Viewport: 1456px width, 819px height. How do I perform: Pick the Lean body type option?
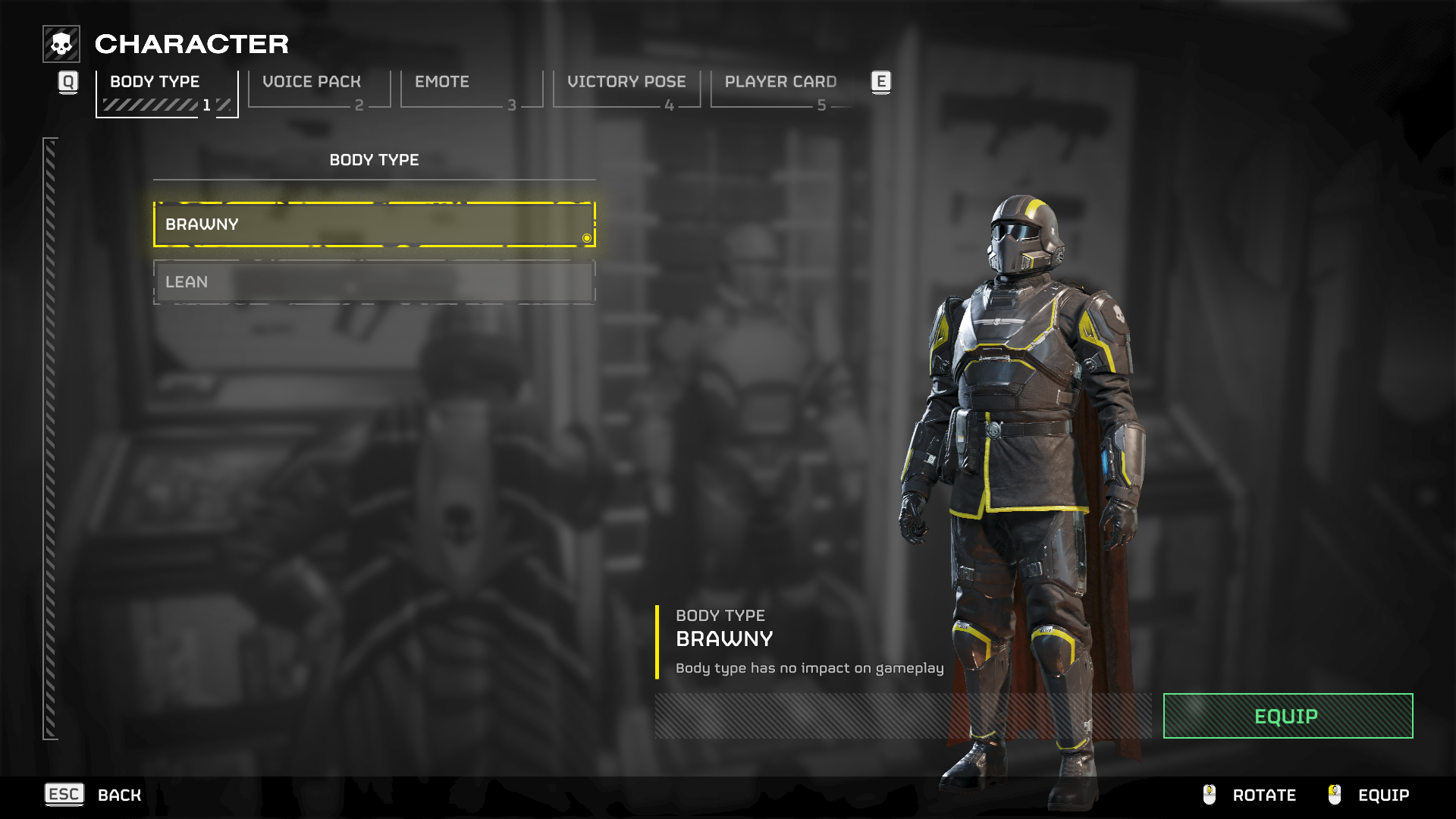374,282
